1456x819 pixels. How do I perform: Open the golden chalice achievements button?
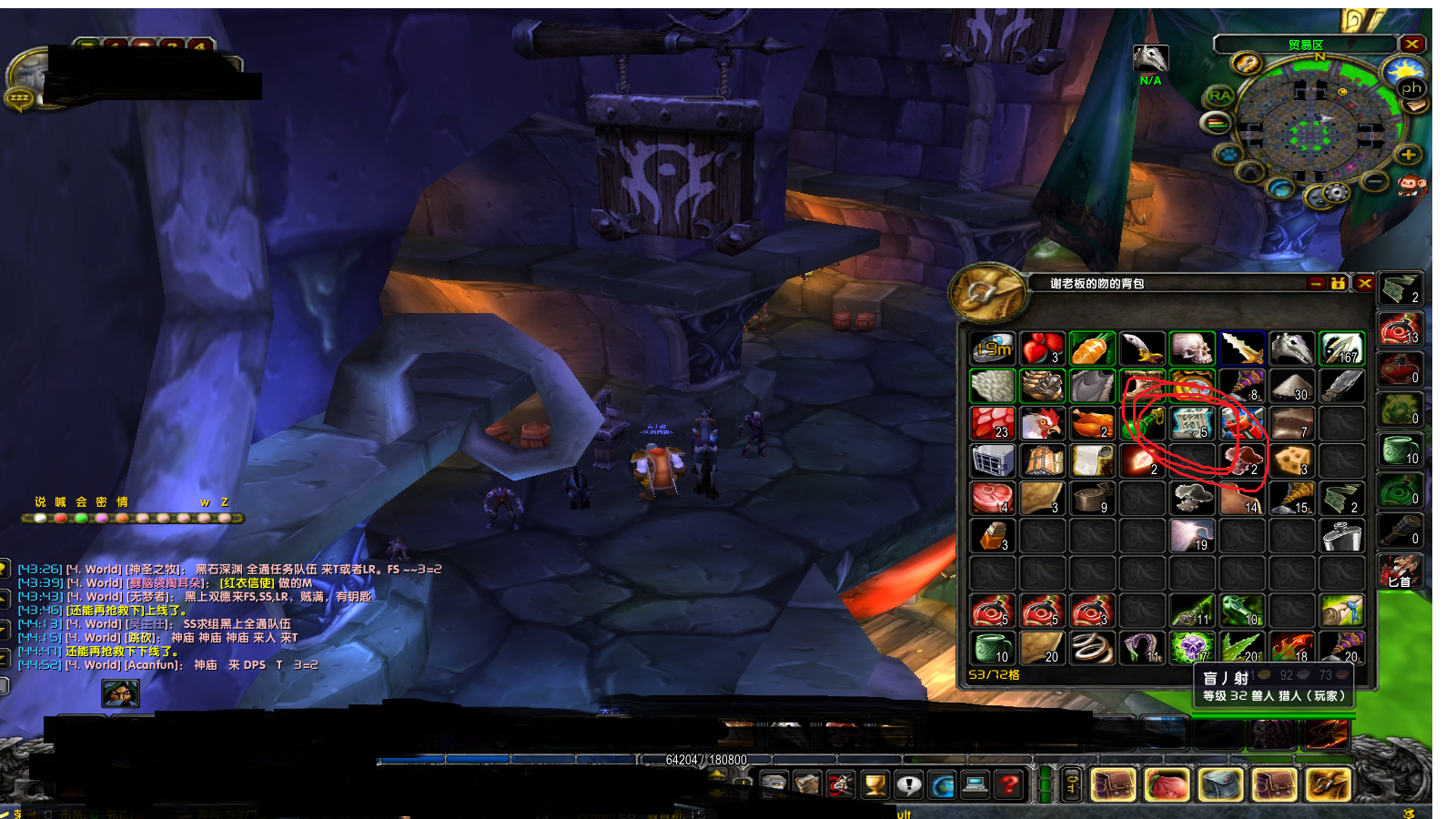pyautogui.click(x=875, y=784)
